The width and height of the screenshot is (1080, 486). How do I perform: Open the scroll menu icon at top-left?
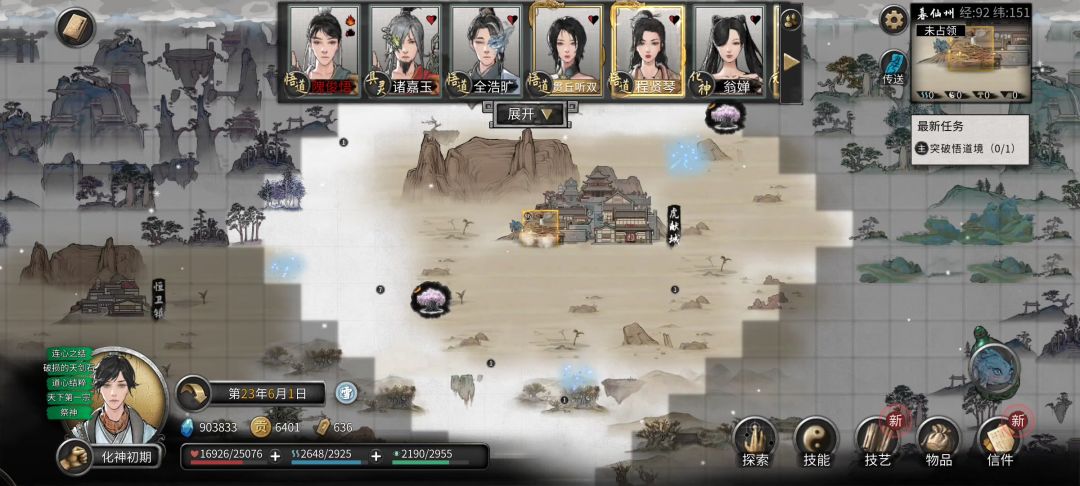pyautogui.click(x=74, y=28)
